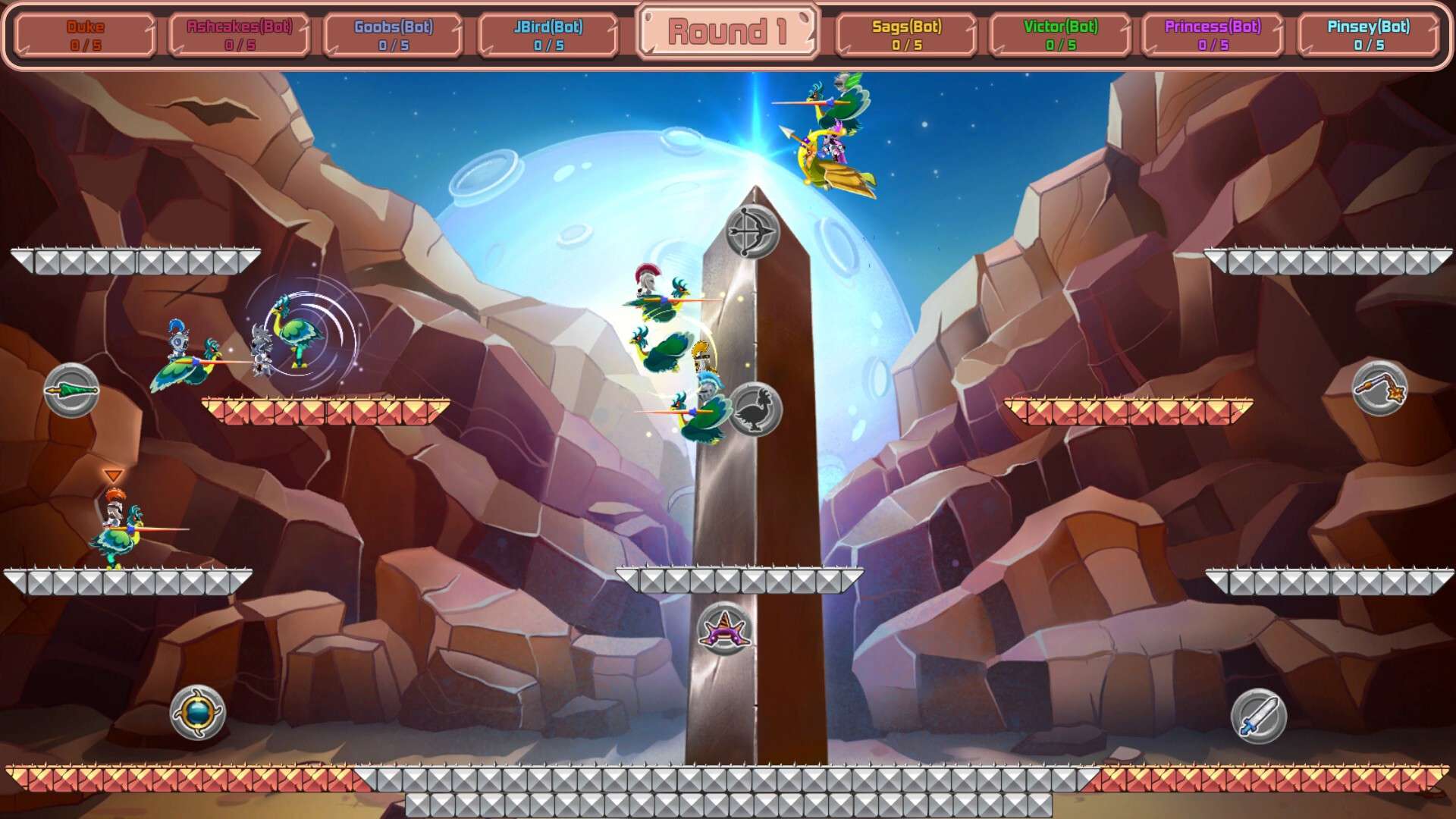The height and width of the screenshot is (819, 1456).
Task: Choose the Princess(Bot) scoreboard entry
Action: coord(1213,36)
